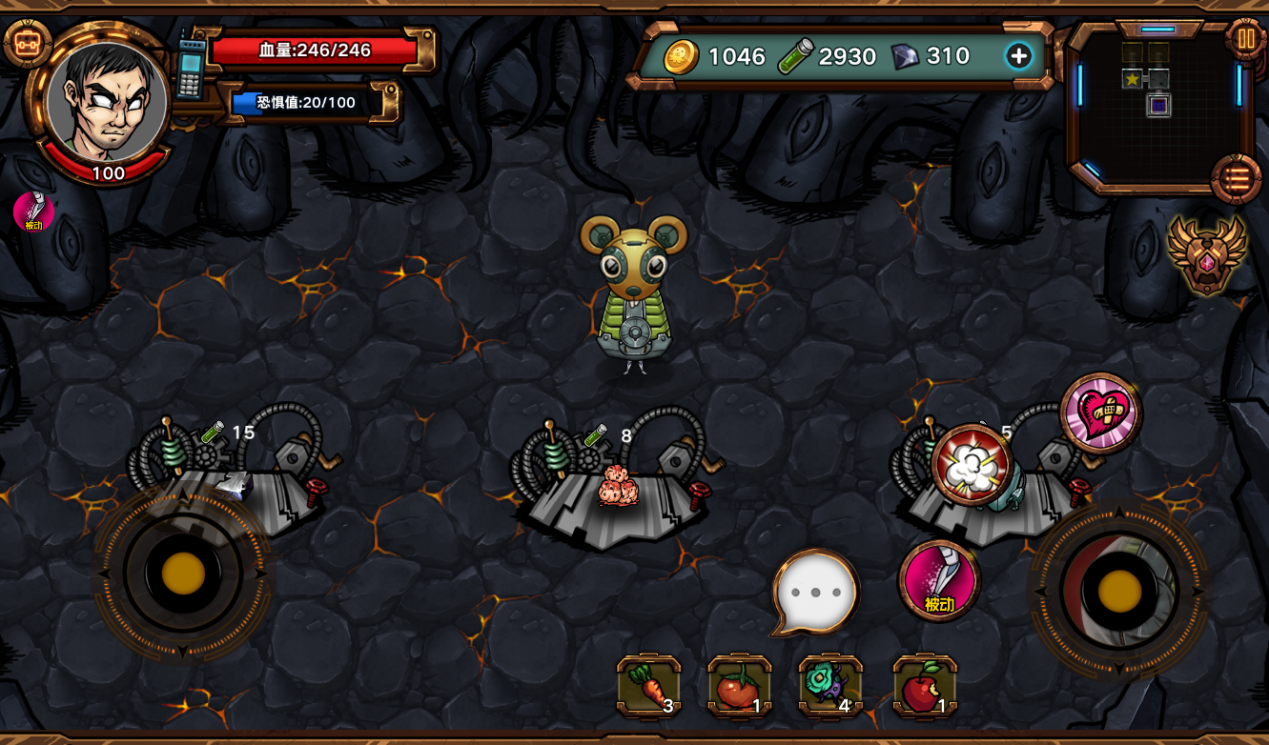
Task: Tap the left movement joystick
Action: click(x=183, y=573)
